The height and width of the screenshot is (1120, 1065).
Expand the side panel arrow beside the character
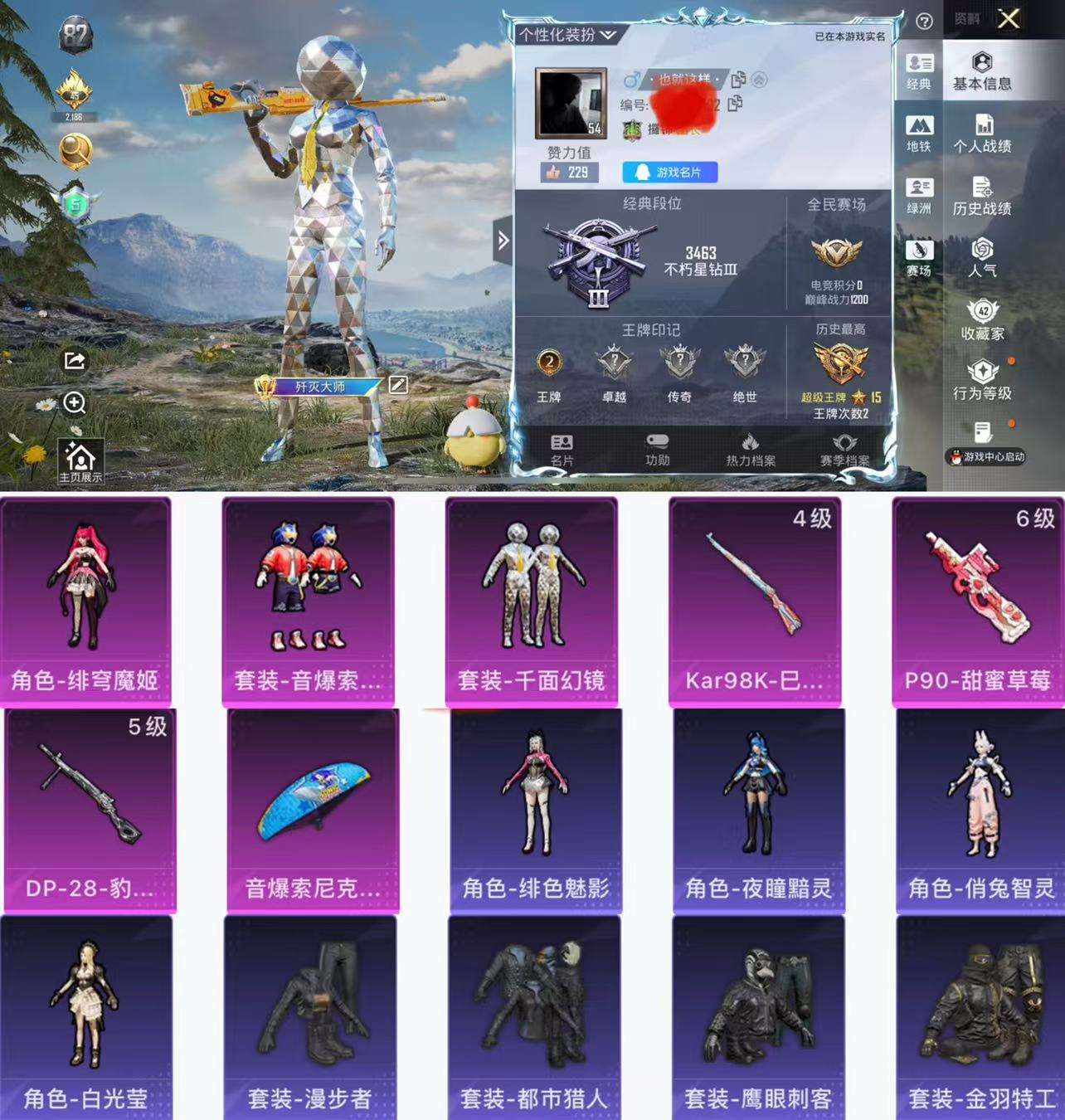click(504, 240)
